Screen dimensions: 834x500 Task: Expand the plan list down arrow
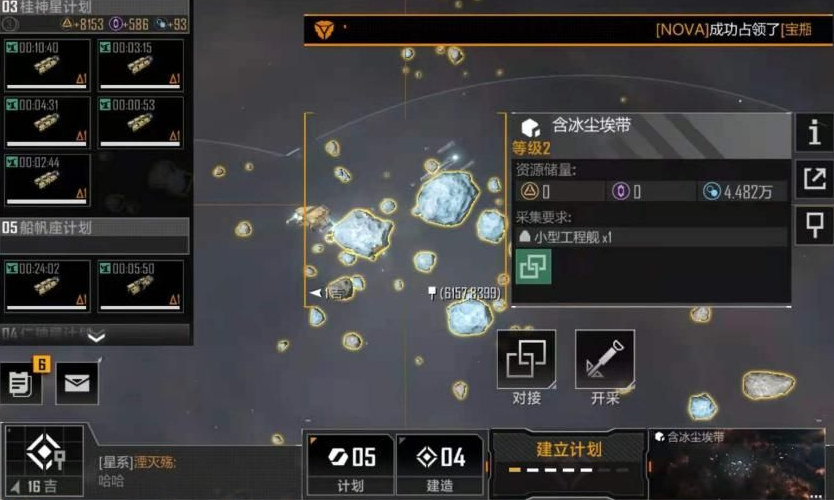click(95, 338)
